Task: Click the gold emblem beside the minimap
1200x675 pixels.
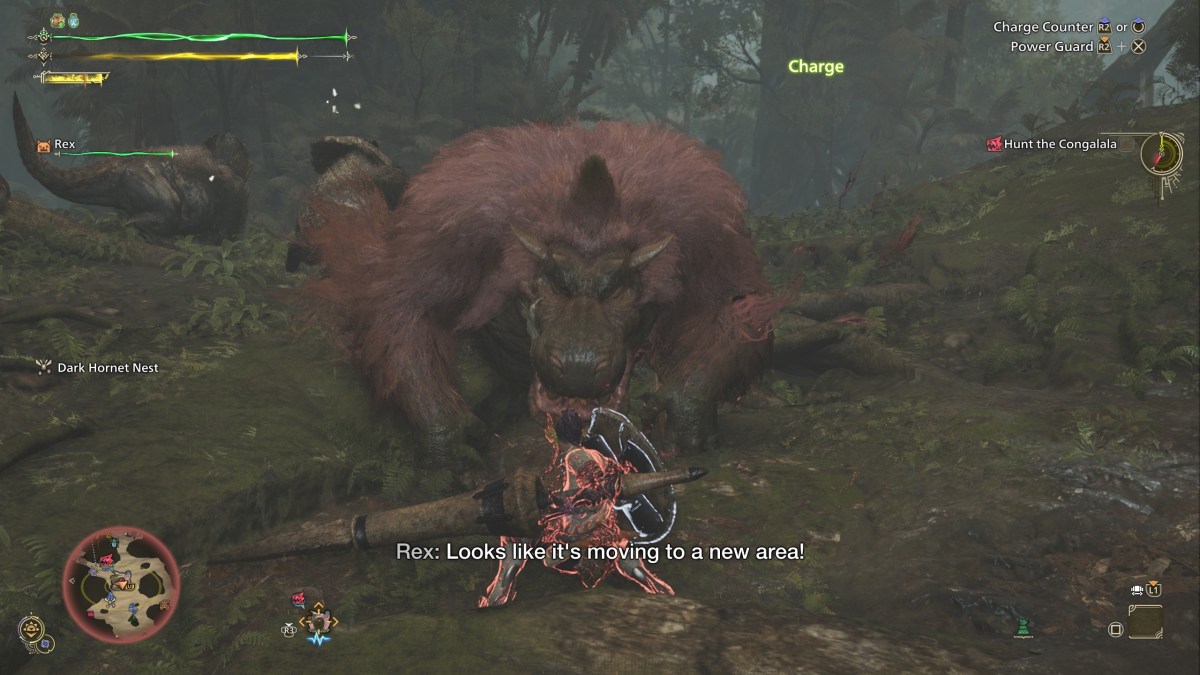Action: 32,628
